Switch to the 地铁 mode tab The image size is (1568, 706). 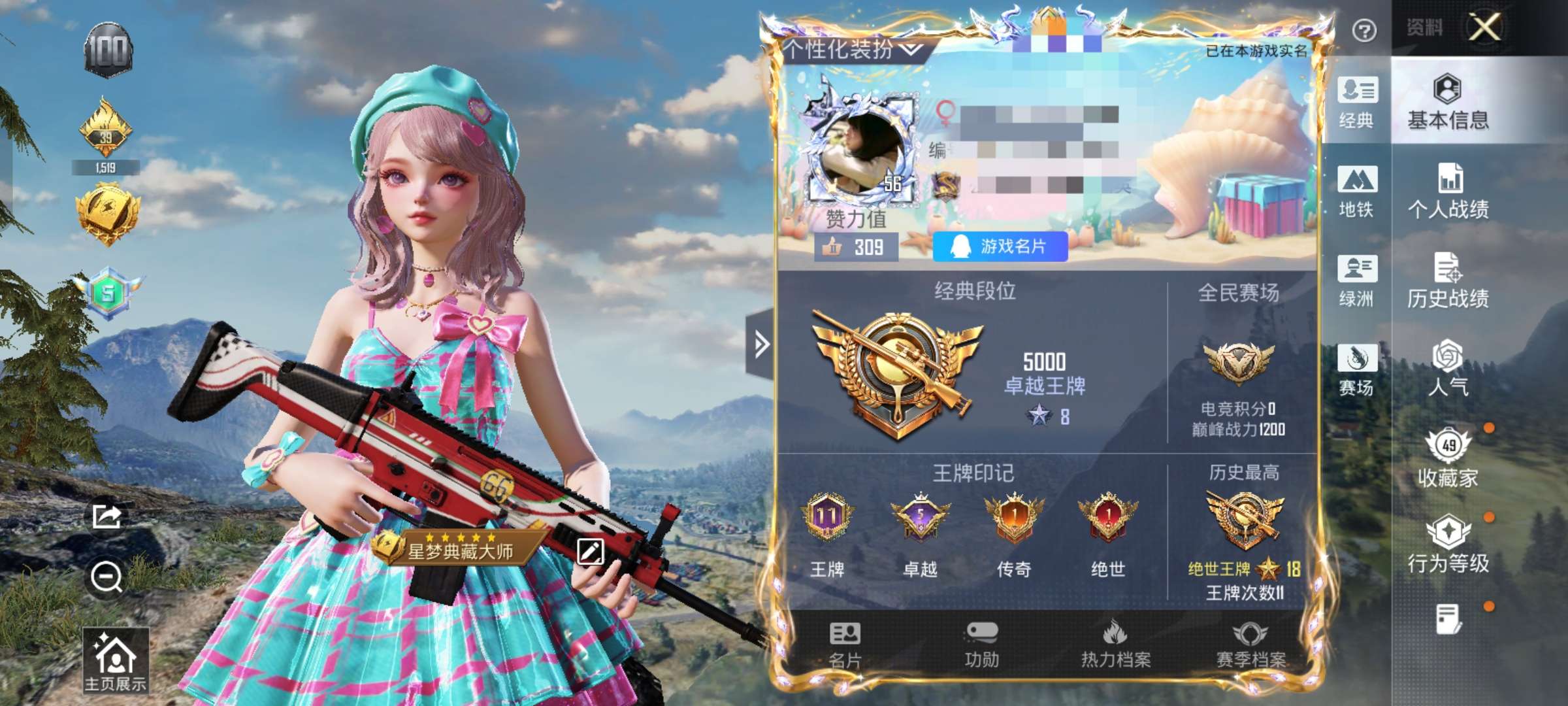click(x=1357, y=191)
